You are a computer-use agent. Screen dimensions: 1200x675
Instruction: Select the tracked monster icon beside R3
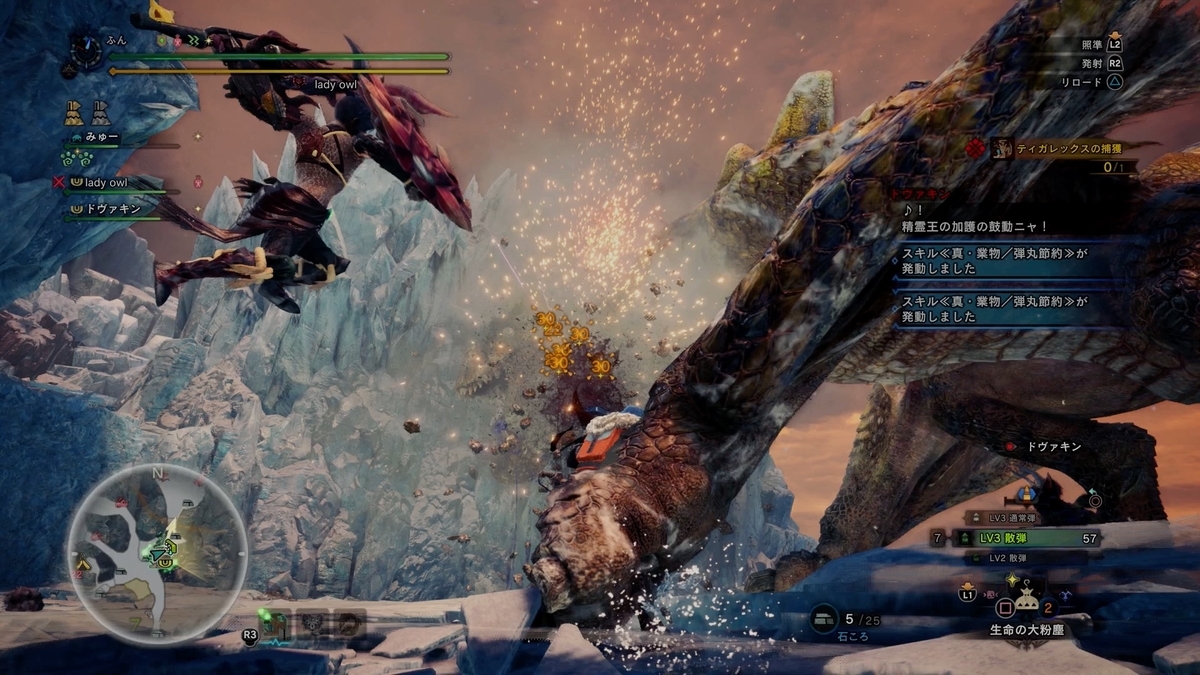click(x=278, y=624)
